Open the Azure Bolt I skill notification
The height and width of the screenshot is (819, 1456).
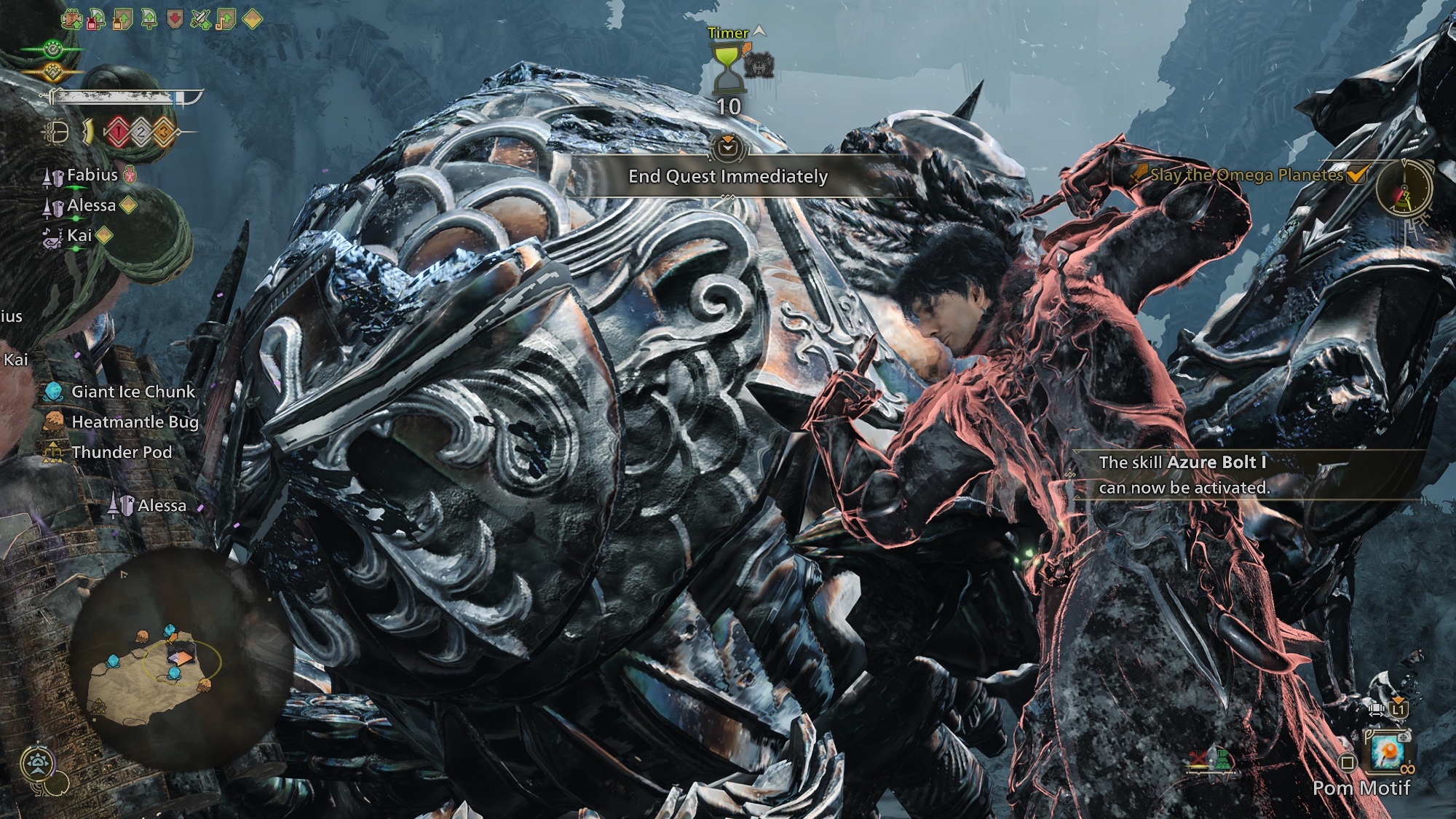click(1183, 475)
